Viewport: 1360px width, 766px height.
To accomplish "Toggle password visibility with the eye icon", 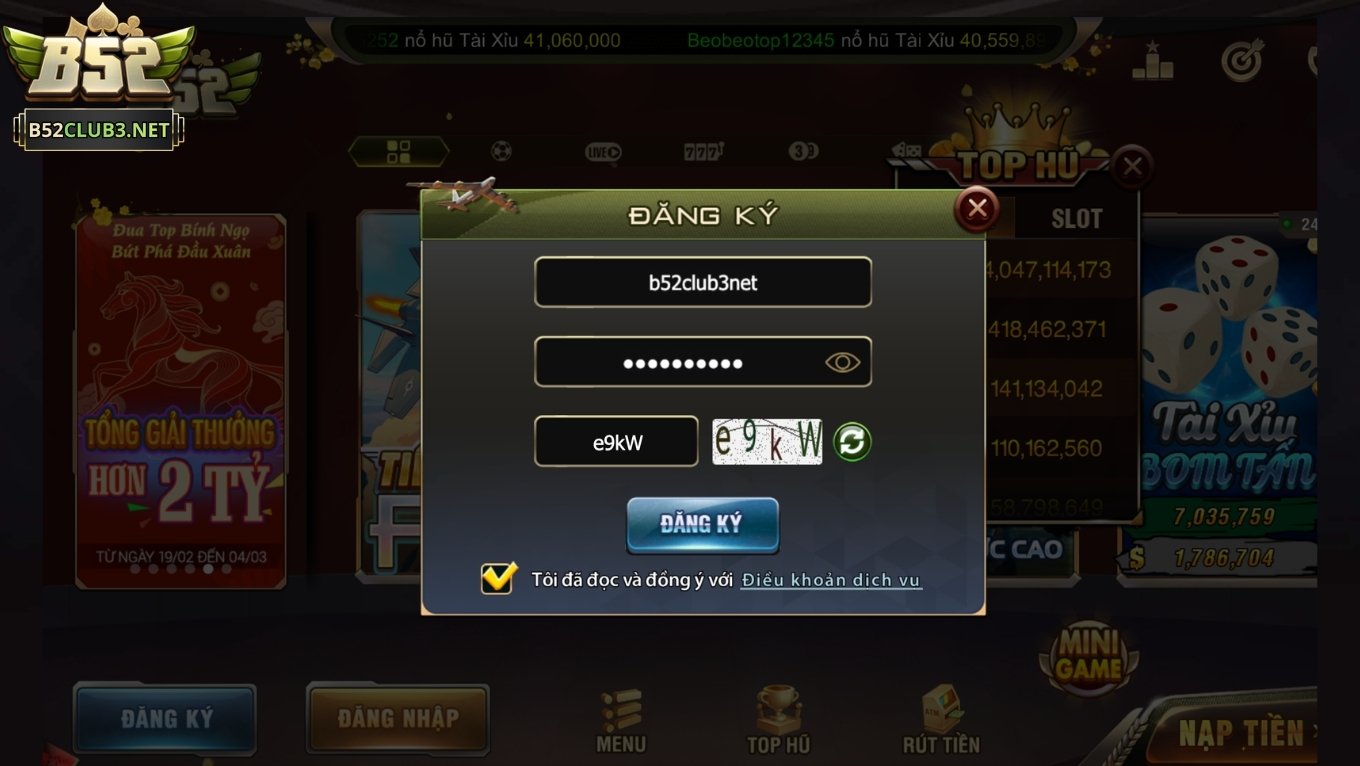I will 842,361.
